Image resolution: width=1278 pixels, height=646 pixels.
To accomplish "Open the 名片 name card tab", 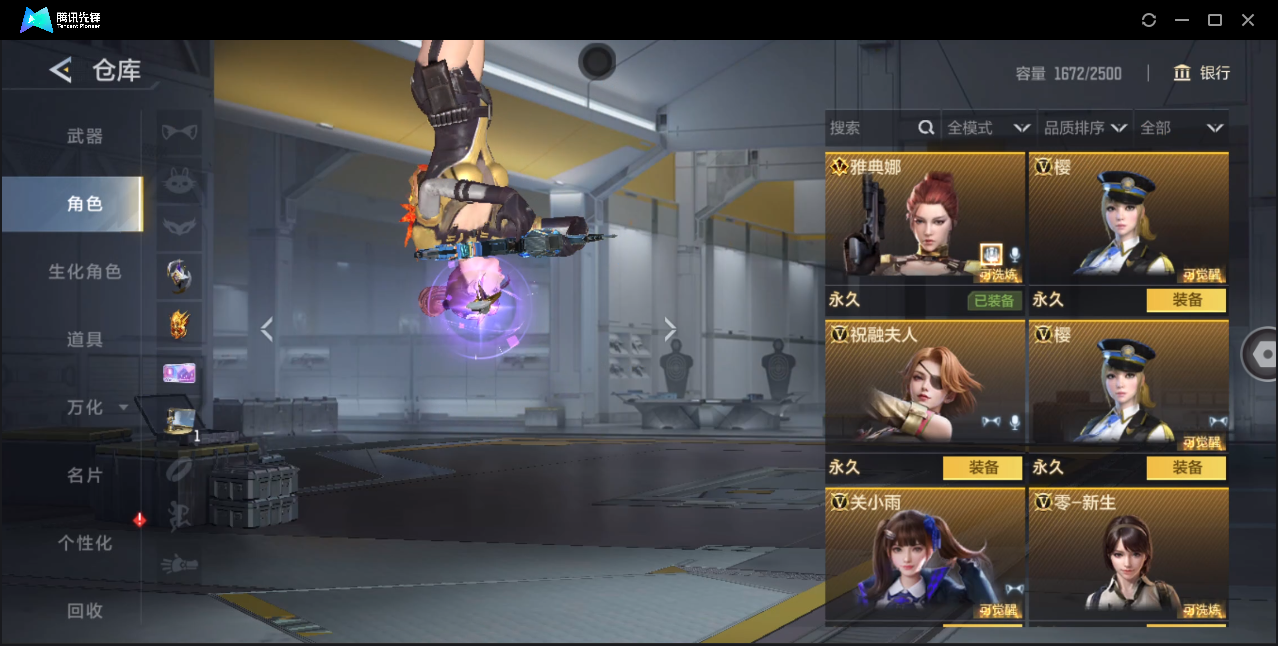I will (84, 476).
